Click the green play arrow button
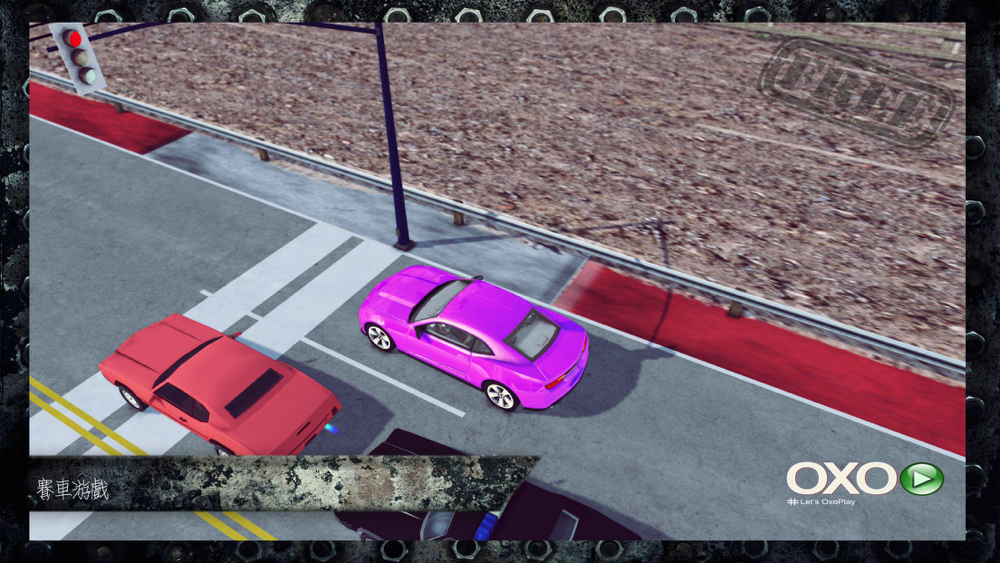 (921, 478)
